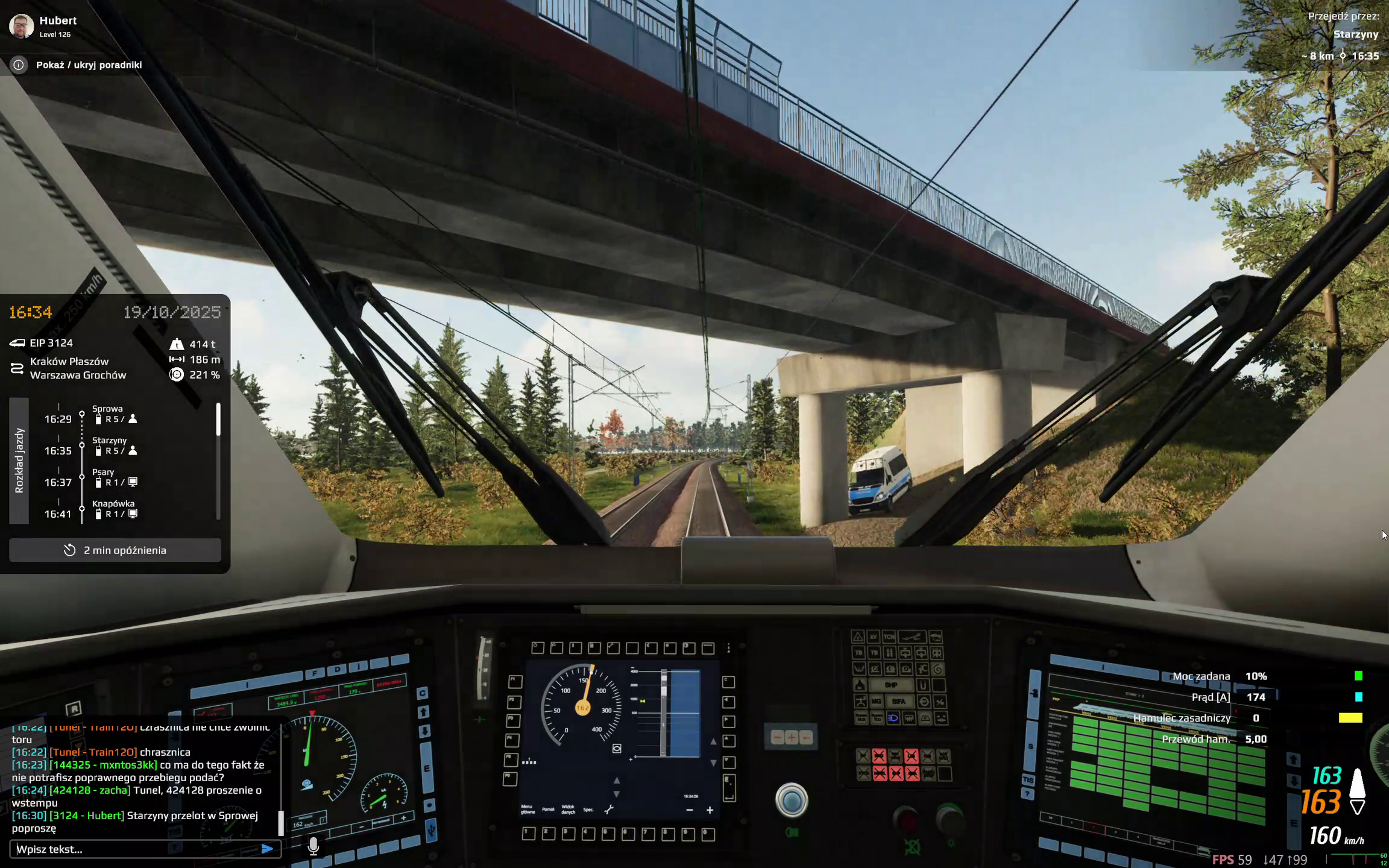Click the info circle icon beside poradniki
Screen dimensions: 1389x868
point(19,64)
